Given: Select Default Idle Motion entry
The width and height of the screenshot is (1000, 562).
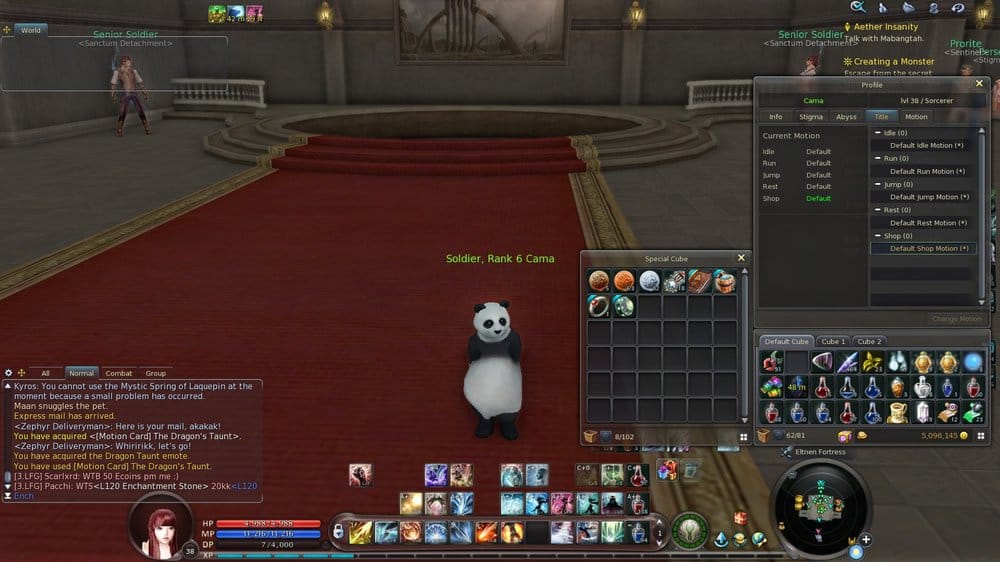Looking at the screenshot, I should pos(926,145).
